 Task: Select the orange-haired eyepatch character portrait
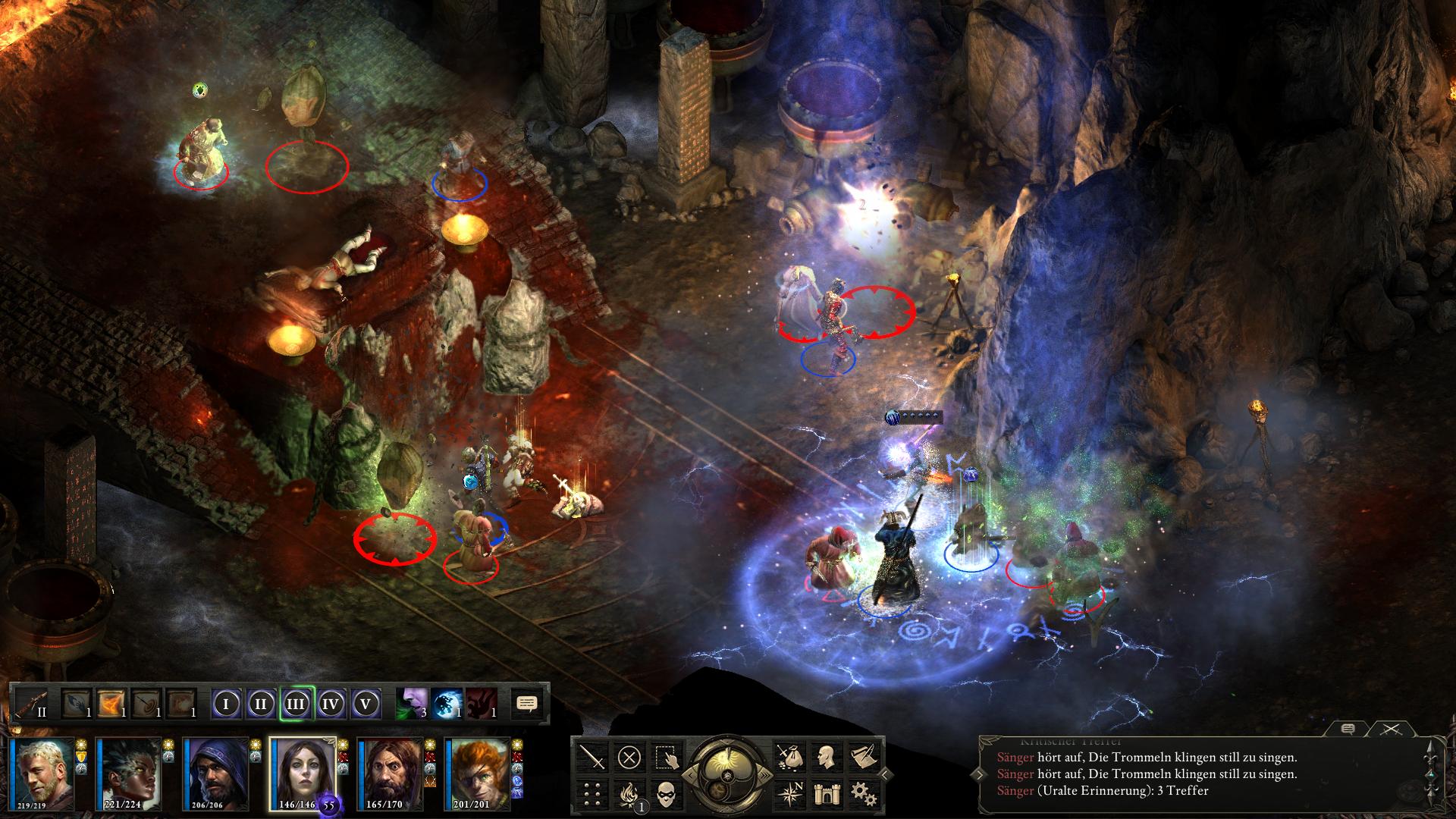click(x=479, y=772)
